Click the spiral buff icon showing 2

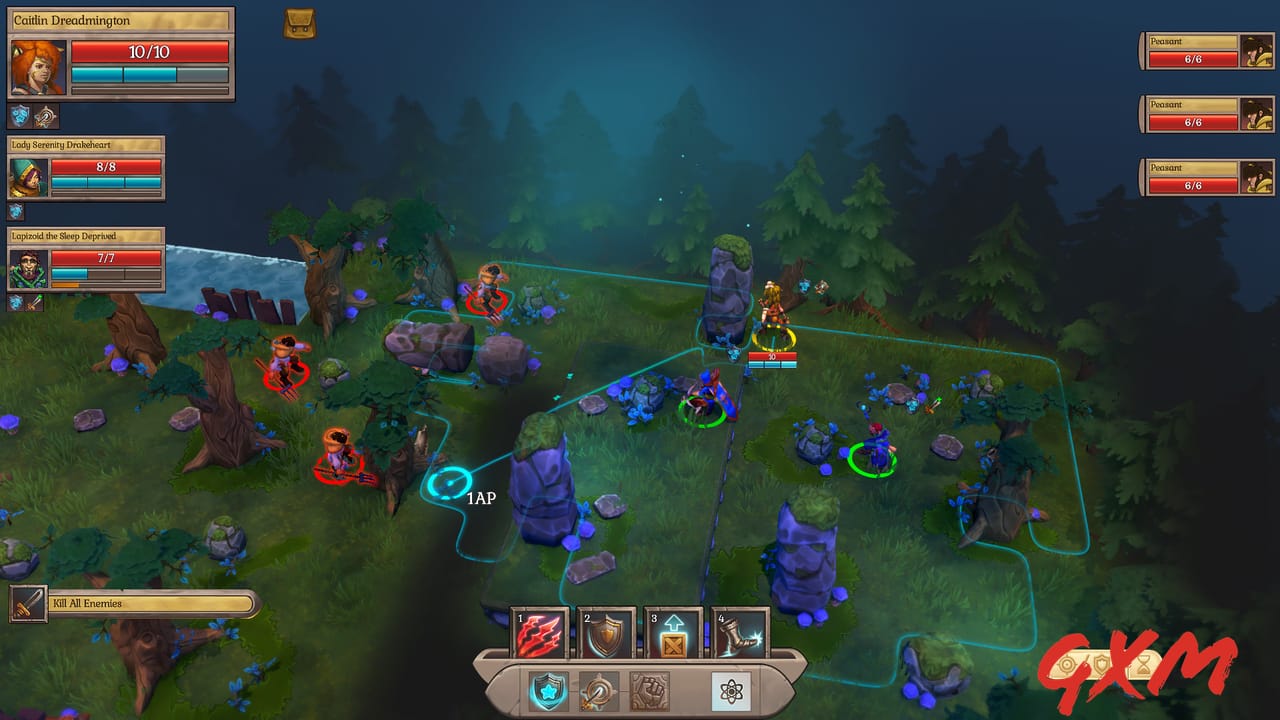(x=44, y=115)
